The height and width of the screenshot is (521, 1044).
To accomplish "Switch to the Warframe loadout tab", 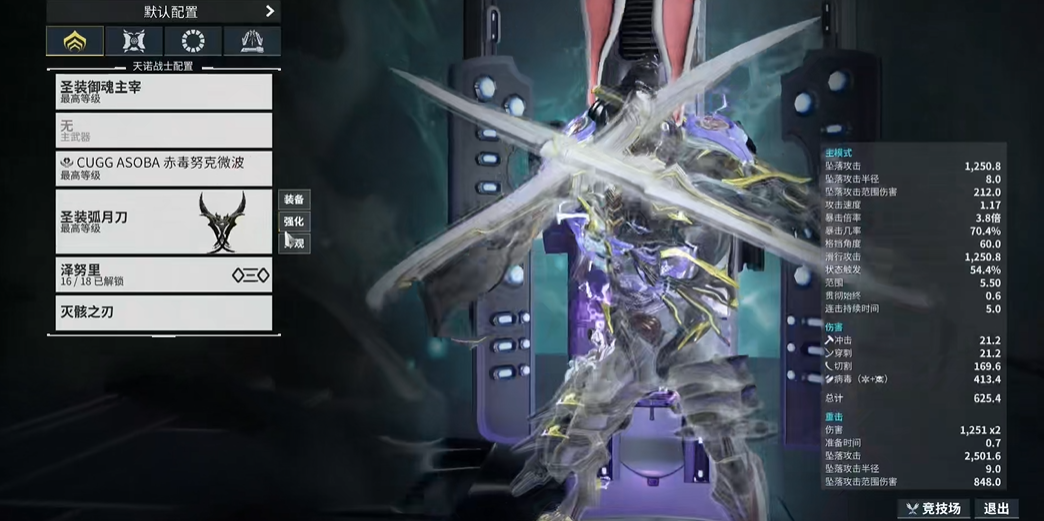I will coord(75,41).
